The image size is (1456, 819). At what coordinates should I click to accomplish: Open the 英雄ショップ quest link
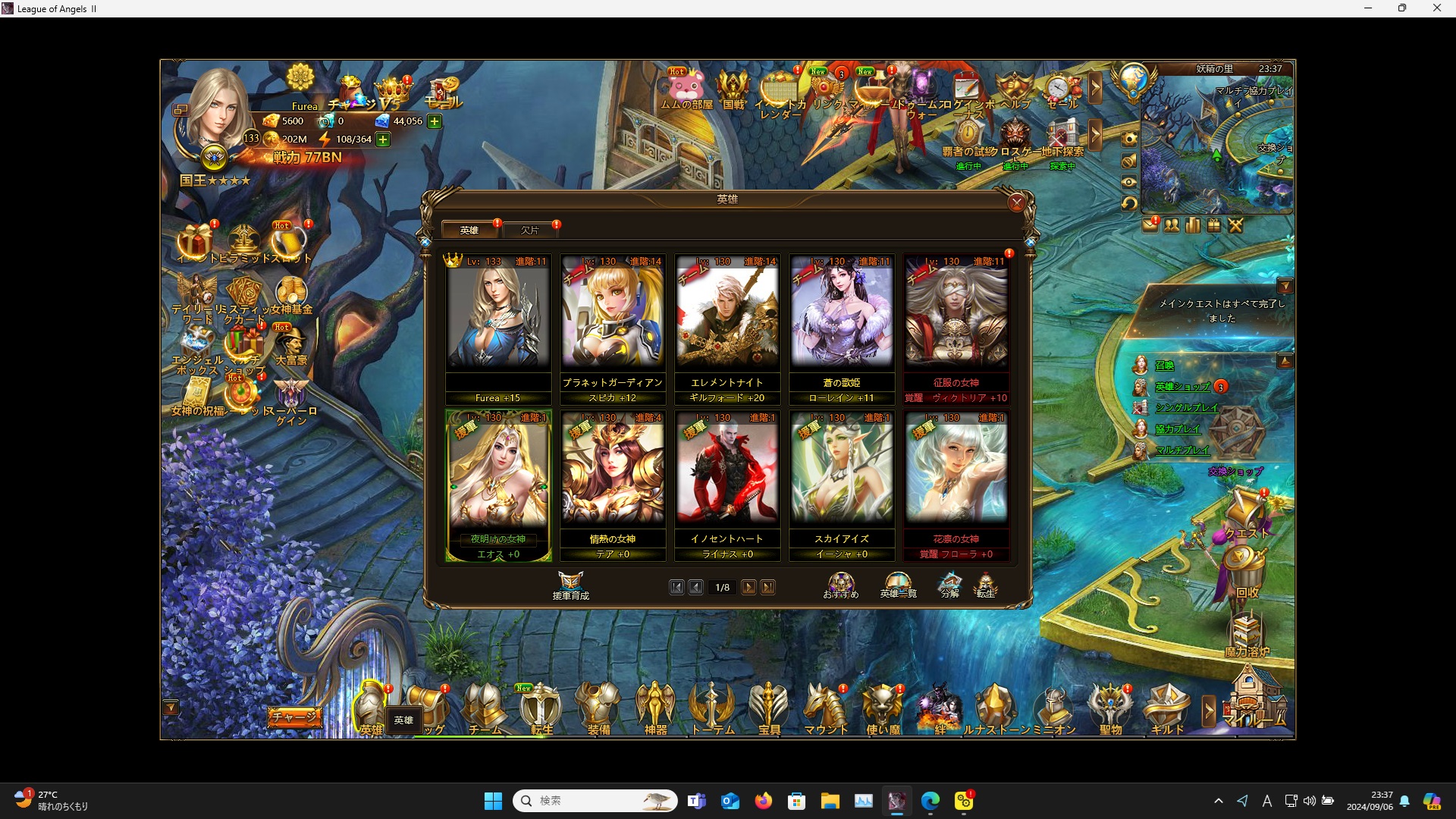(1181, 387)
